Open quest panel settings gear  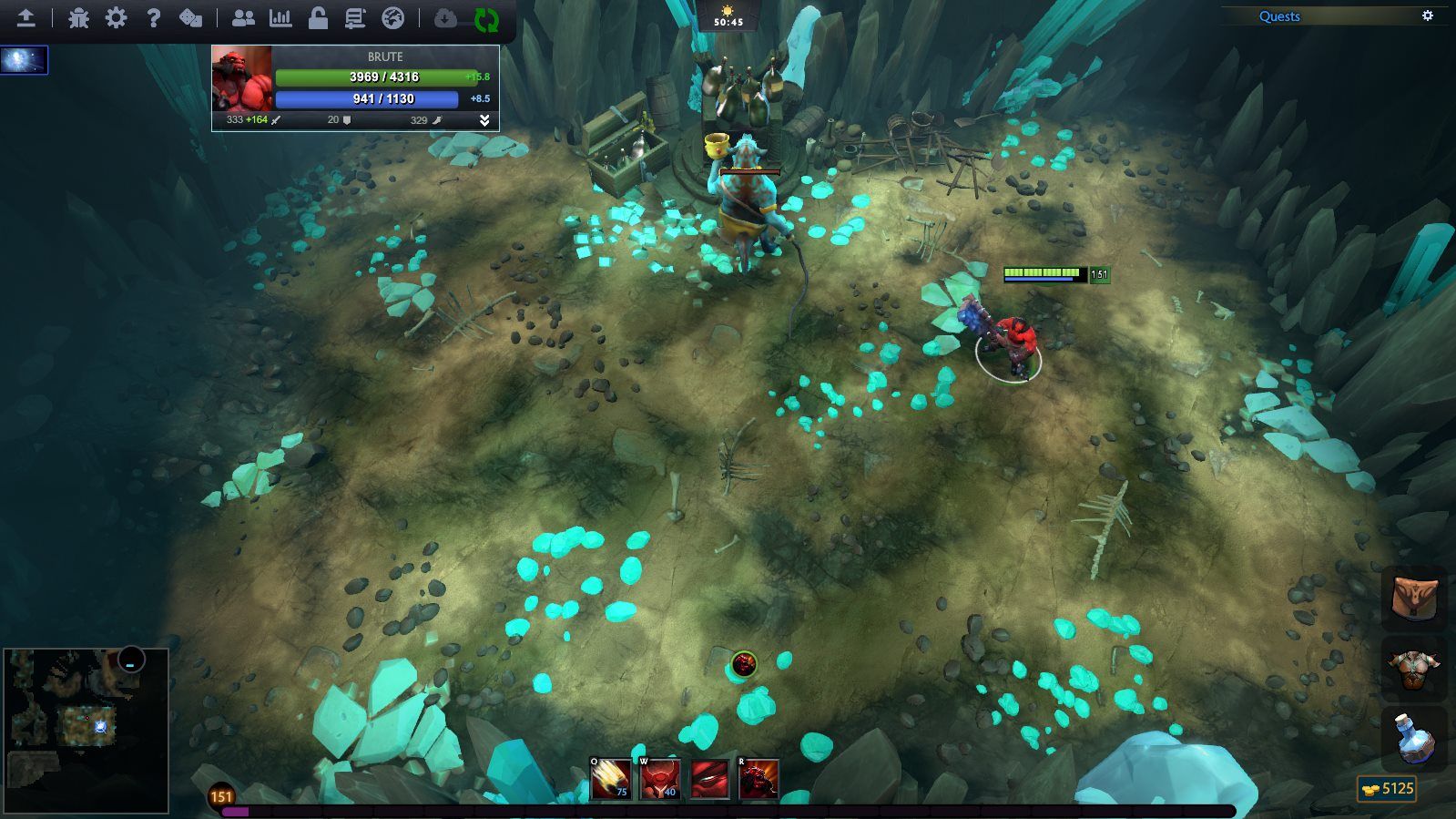coord(1428,15)
